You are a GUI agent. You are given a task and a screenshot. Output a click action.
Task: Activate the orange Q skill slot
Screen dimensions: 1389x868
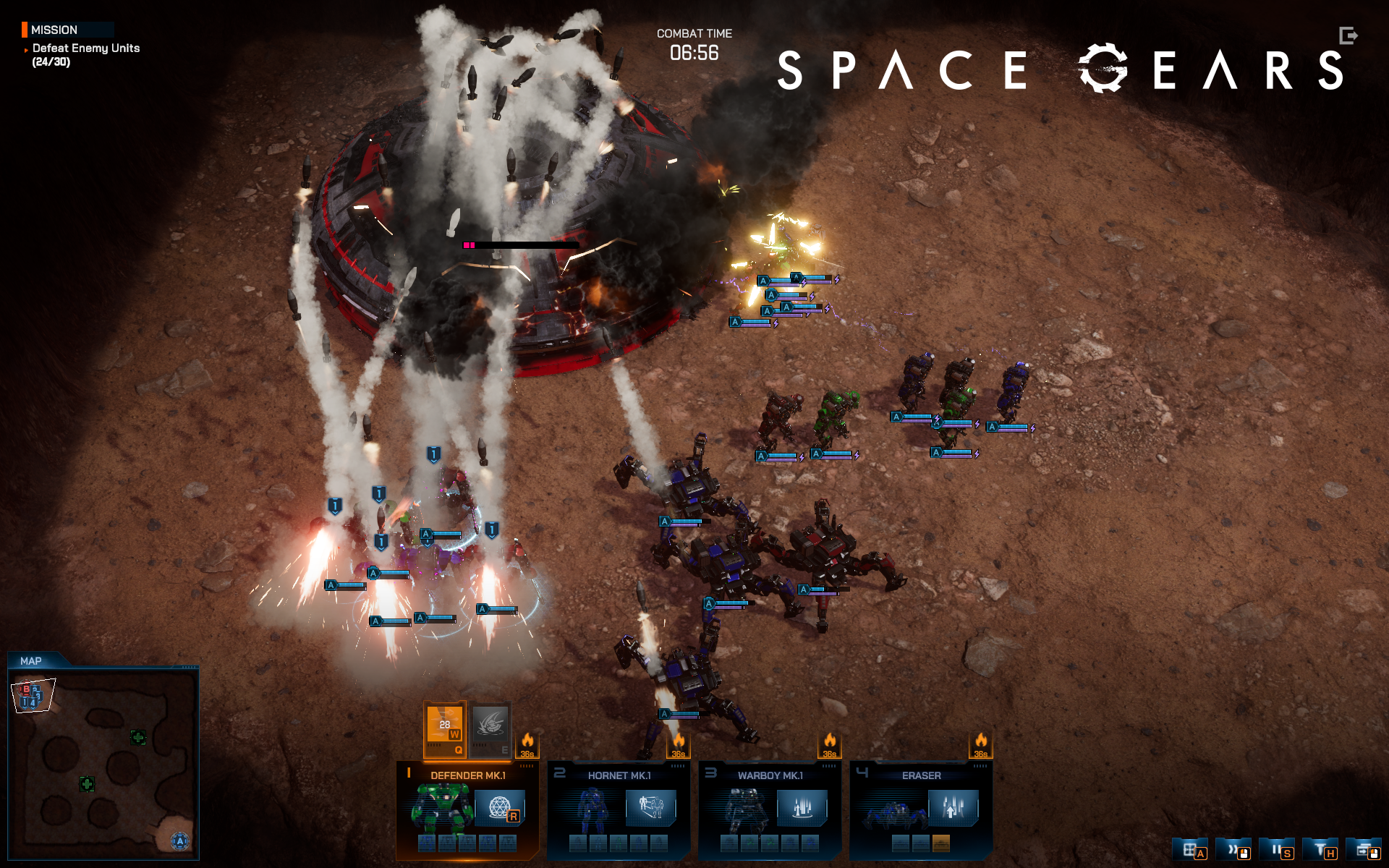pyautogui.click(x=444, y=728)
